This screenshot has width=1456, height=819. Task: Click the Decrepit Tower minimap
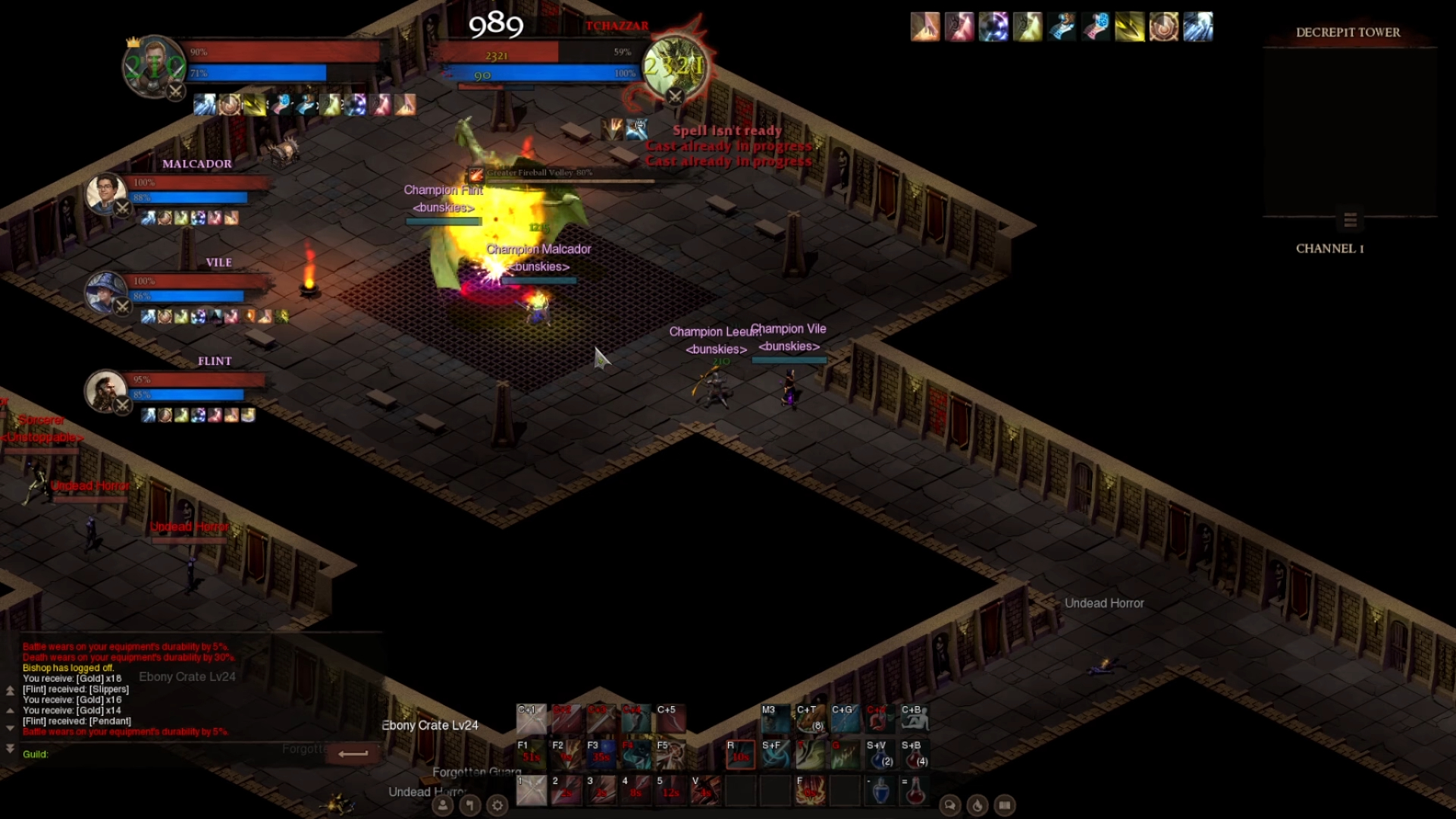point(1349,130)
